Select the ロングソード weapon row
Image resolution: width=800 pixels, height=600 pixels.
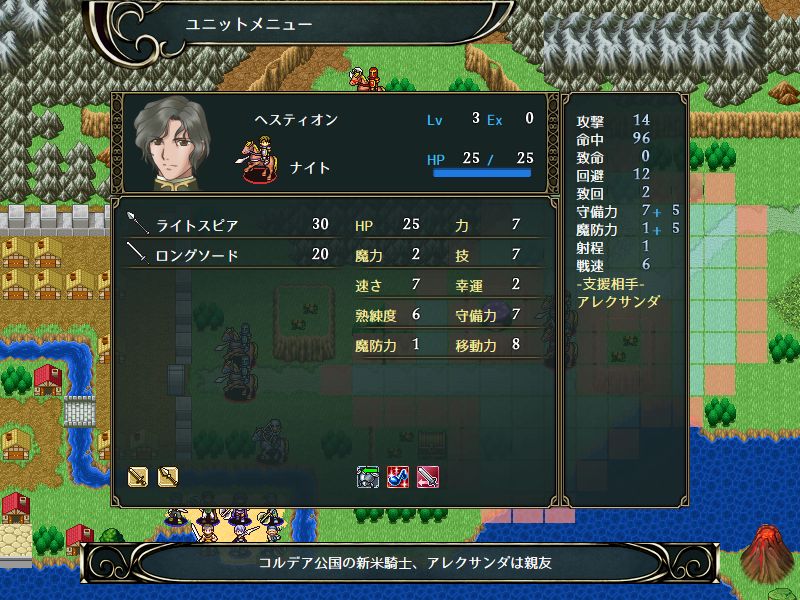(x=230, y=255)
